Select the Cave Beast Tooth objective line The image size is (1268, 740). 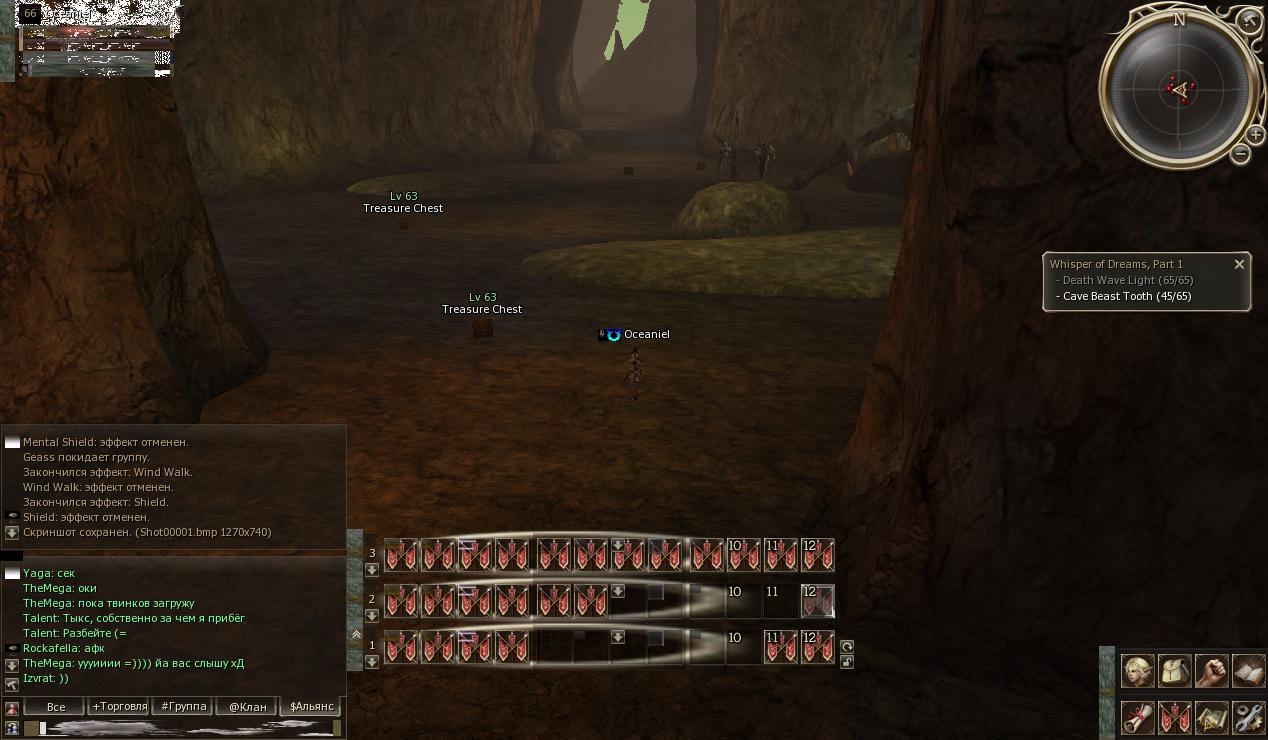1126,296
